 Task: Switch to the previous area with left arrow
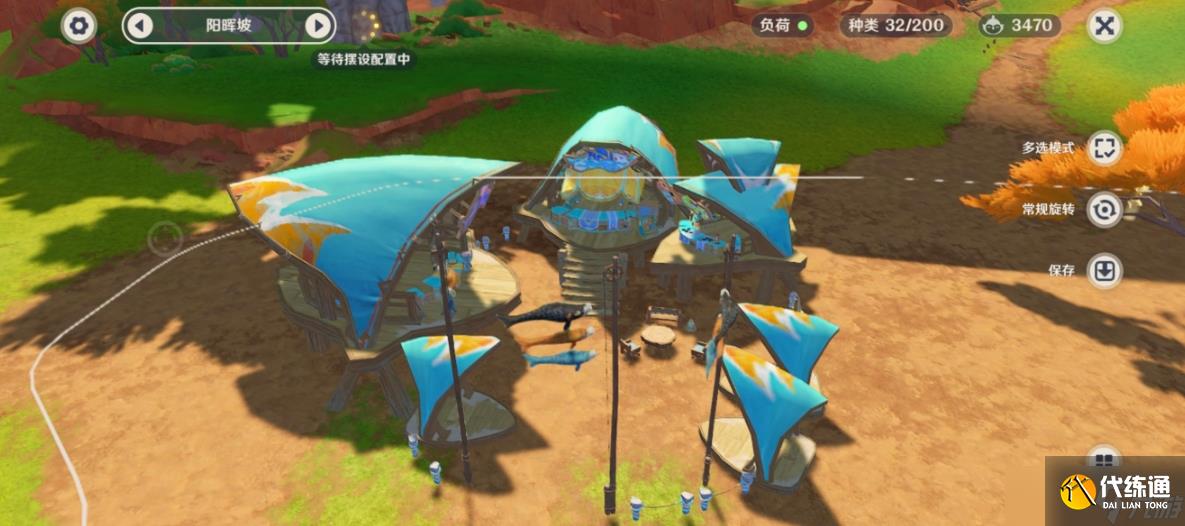(x=139, y=25)
